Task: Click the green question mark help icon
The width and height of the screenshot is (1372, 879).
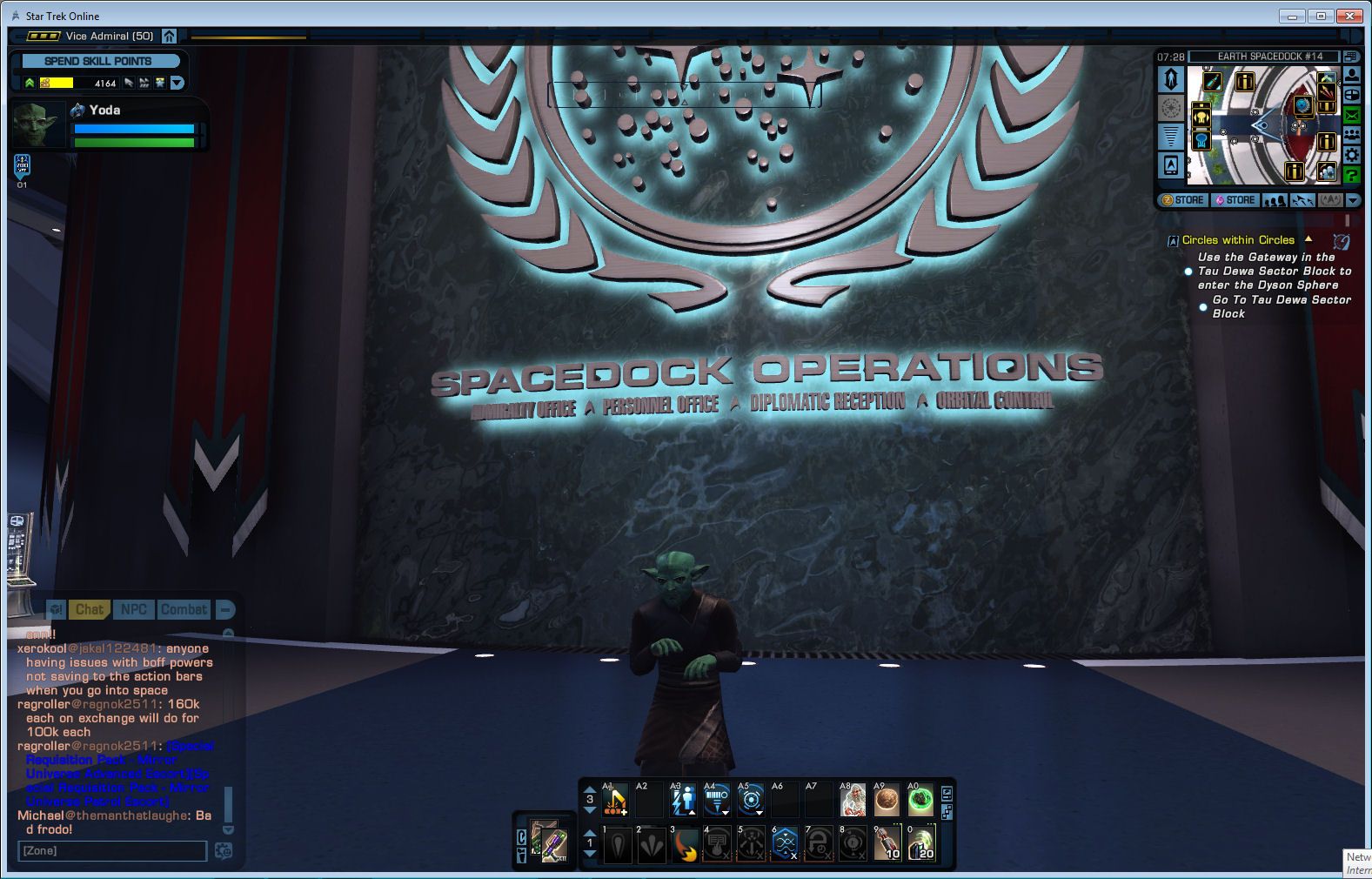Action: [1352, 175]
